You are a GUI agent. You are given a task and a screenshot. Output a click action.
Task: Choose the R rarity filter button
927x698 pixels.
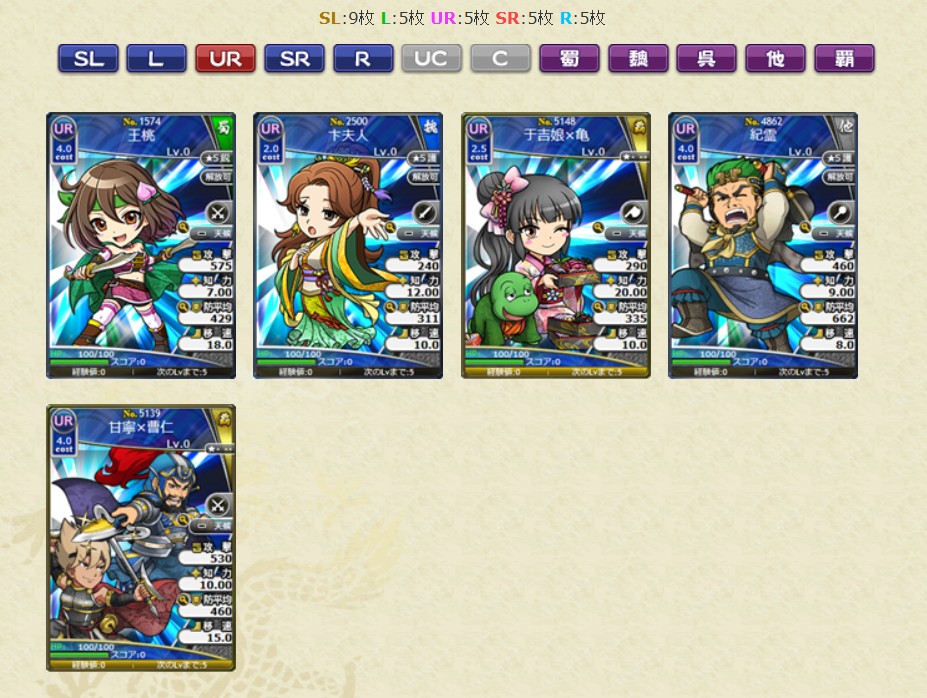(x=363, y=59)
